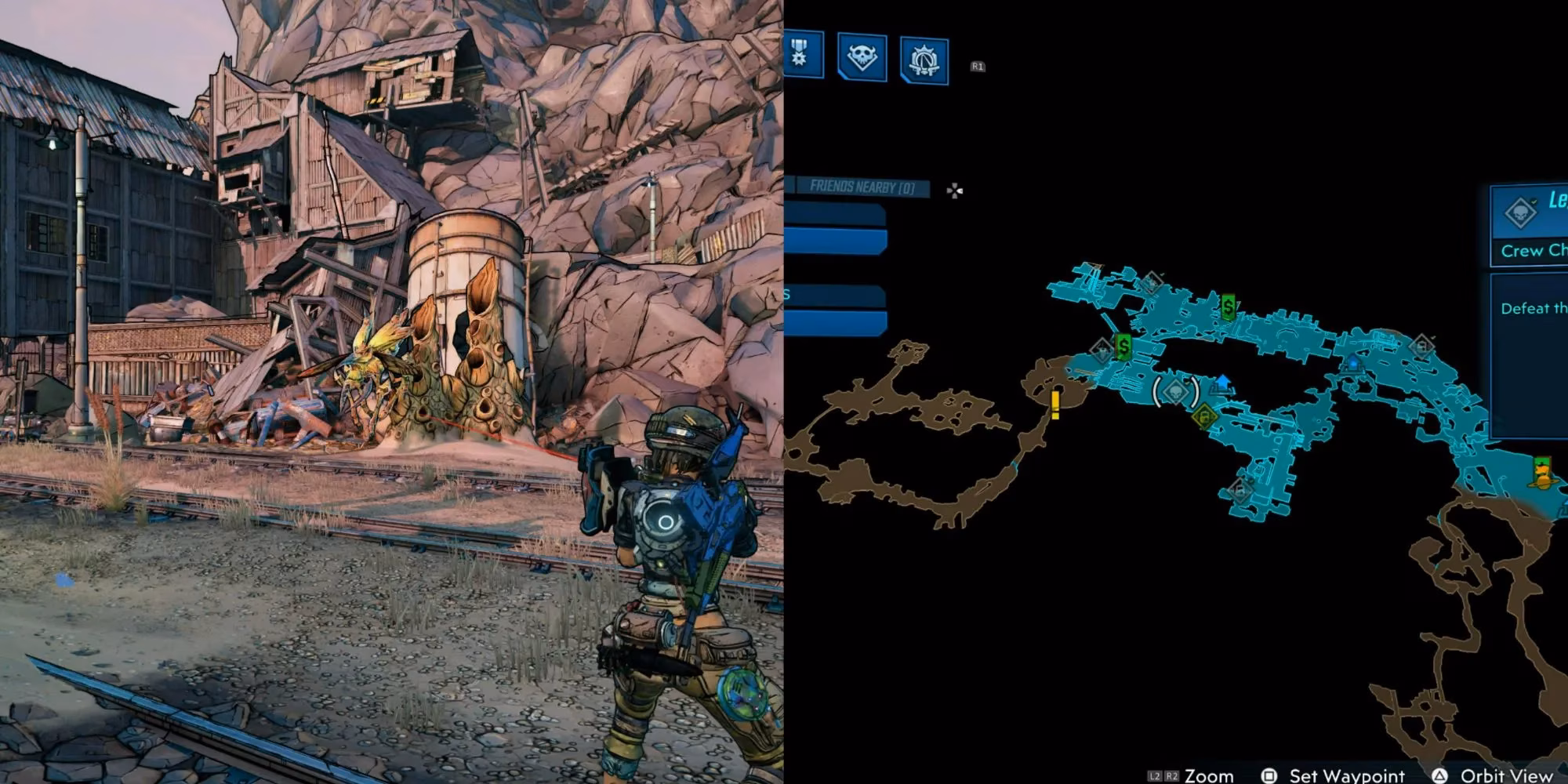Click the upper green $ vending machine marker

(x=1228, y=306)
